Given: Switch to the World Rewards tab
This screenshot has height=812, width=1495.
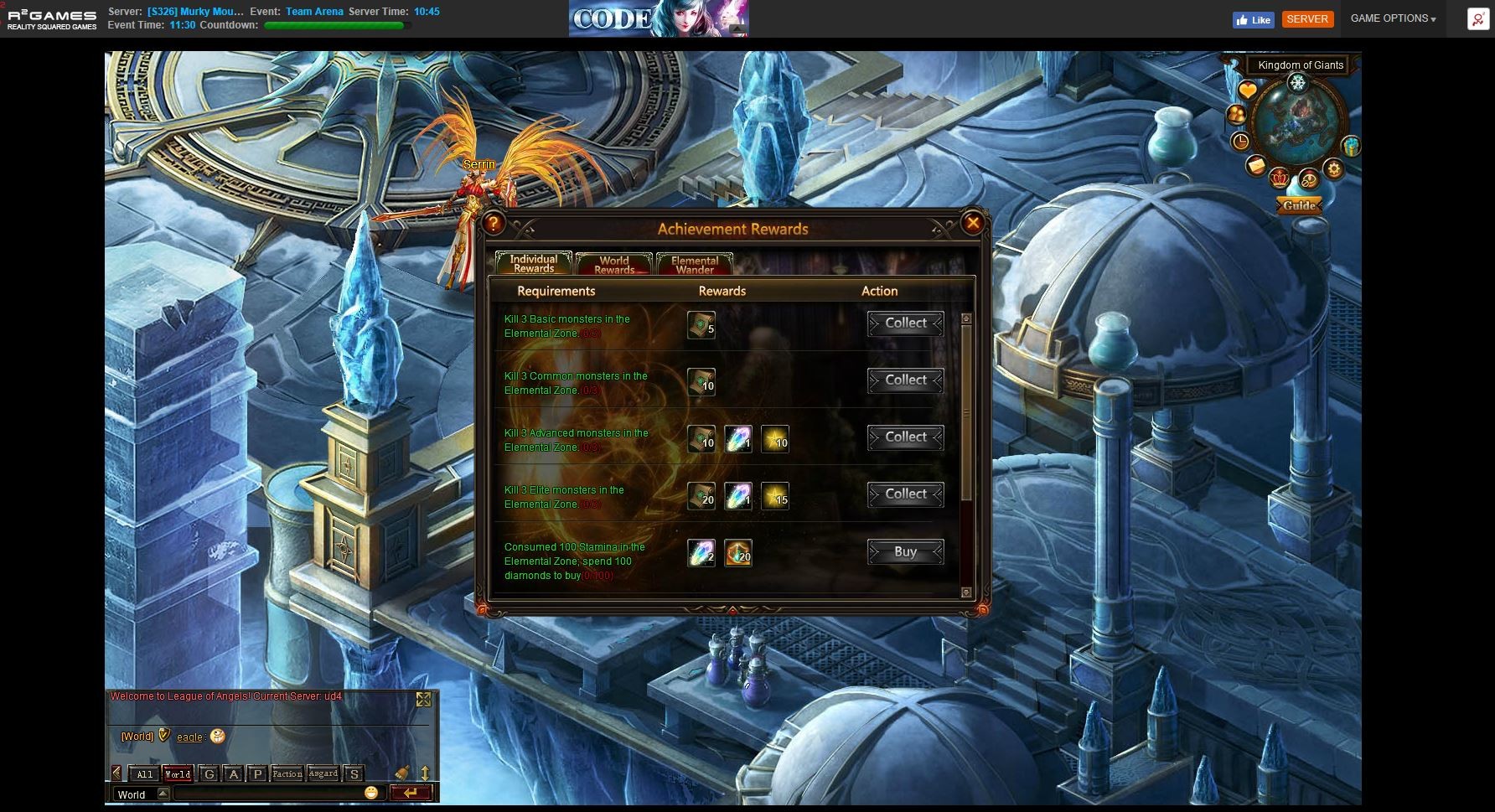Looking at the screenshot, I should (614, 265).
